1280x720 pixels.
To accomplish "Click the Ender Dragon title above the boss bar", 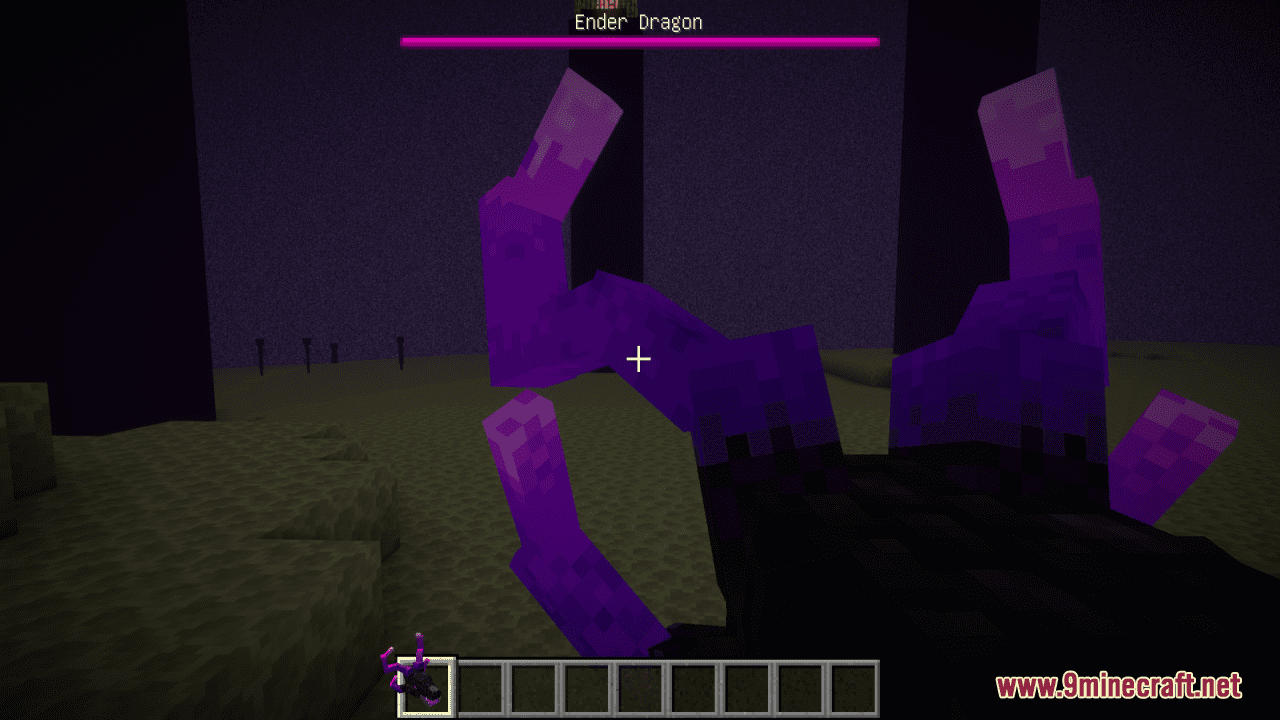I will [x=638, y=21].
